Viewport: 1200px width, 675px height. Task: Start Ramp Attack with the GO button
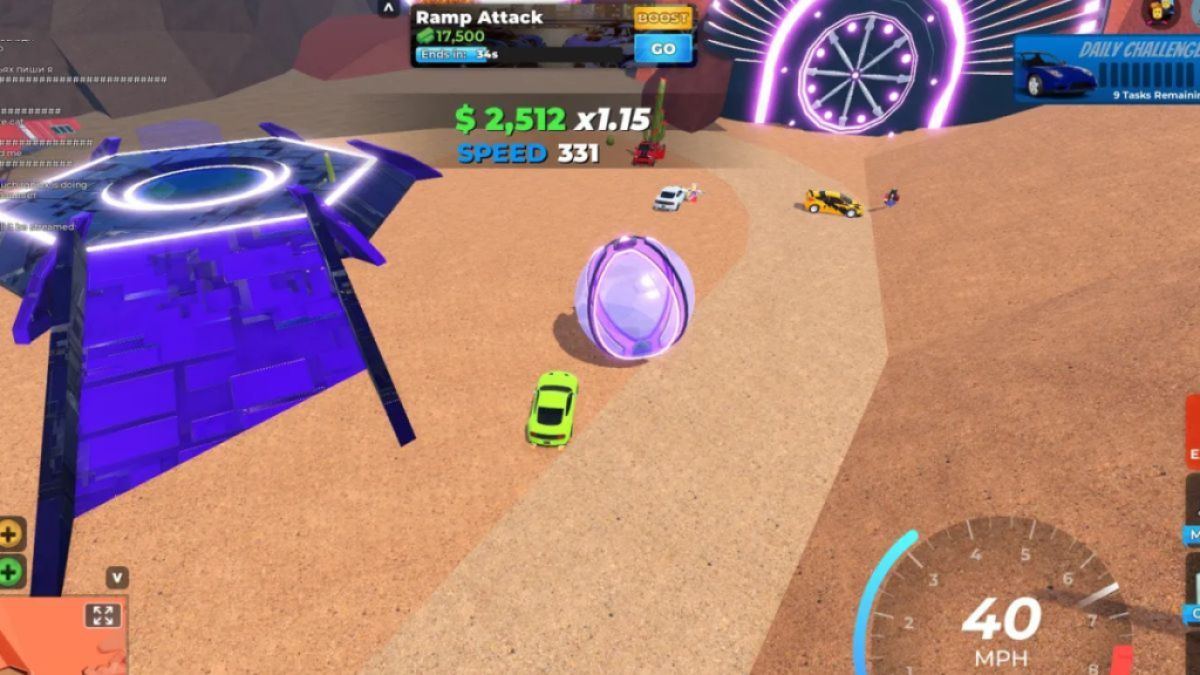click(x=663, y=48)
